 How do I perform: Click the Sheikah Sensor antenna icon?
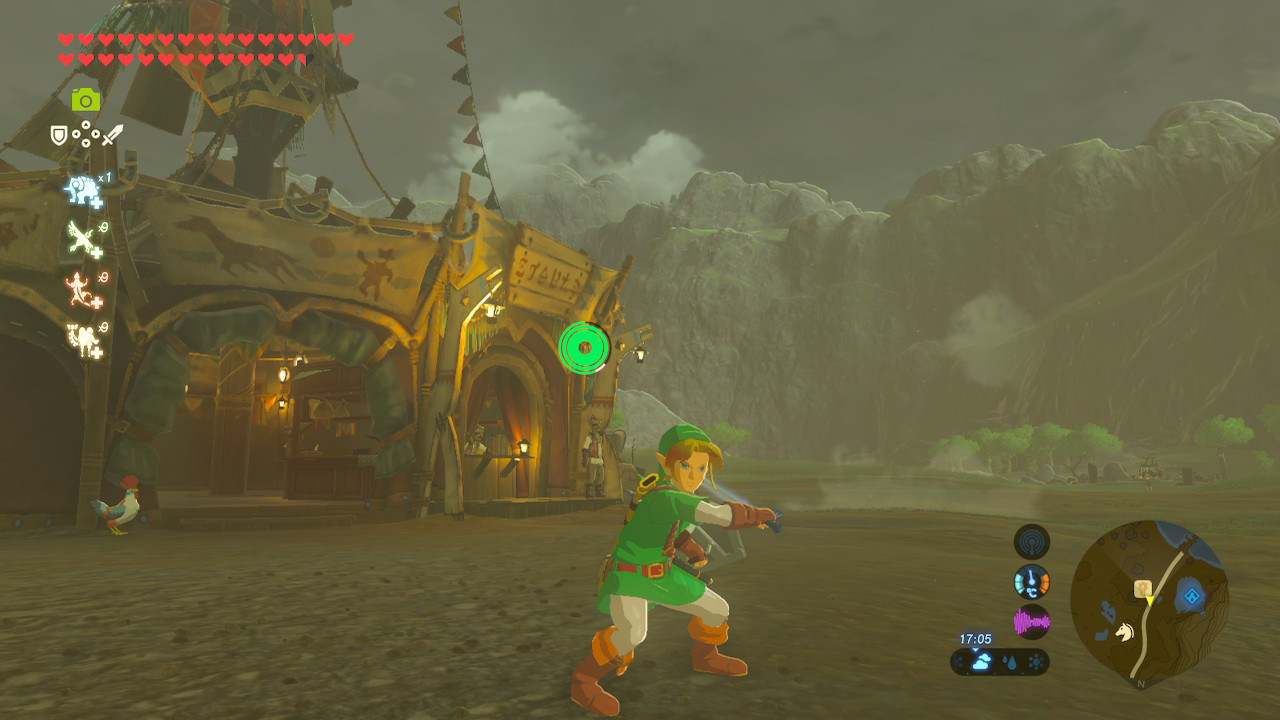pos(1031,543)
